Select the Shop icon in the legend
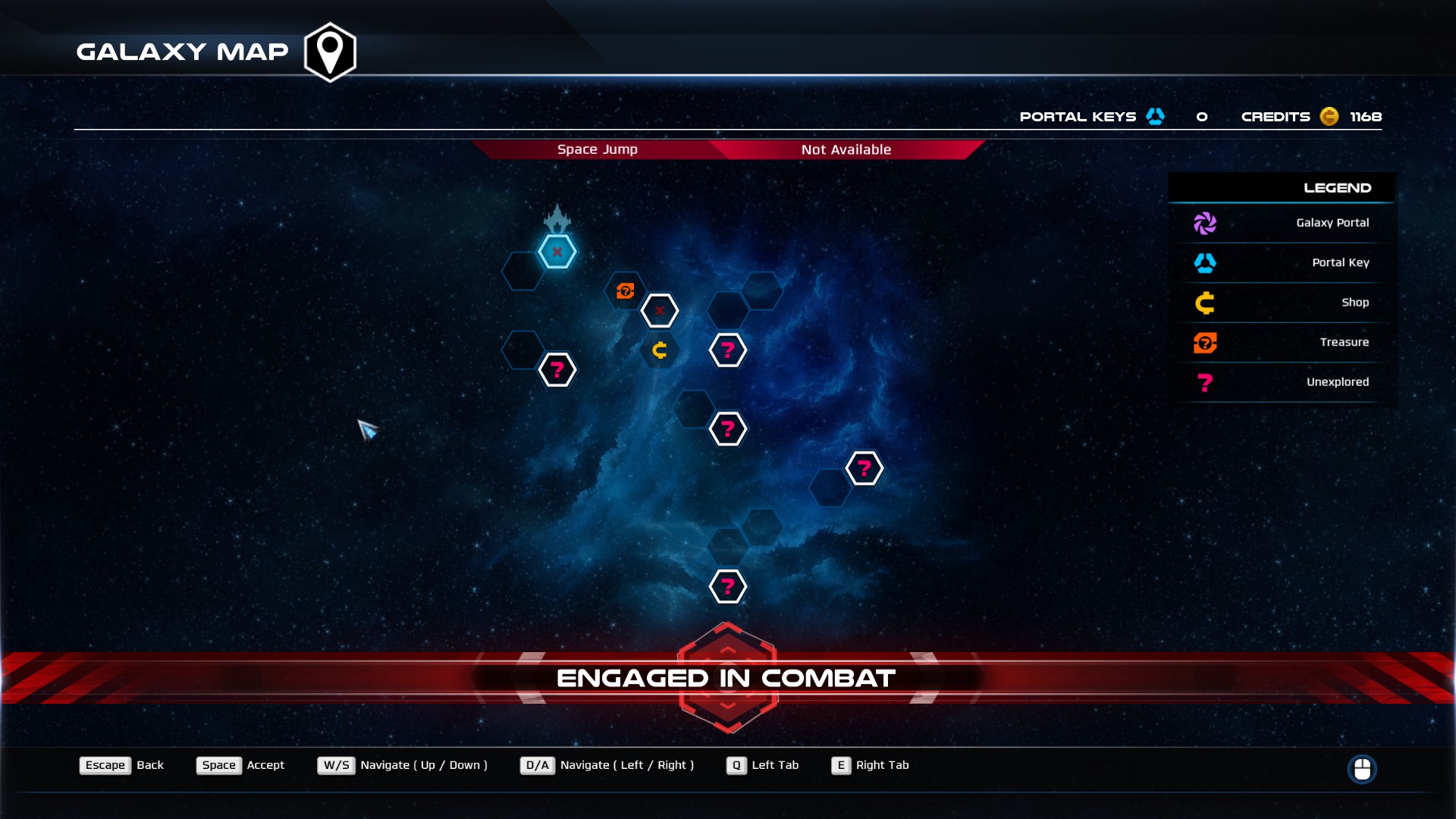Viewport: 1456px width, 819px height. click(x=1206, y=303)
